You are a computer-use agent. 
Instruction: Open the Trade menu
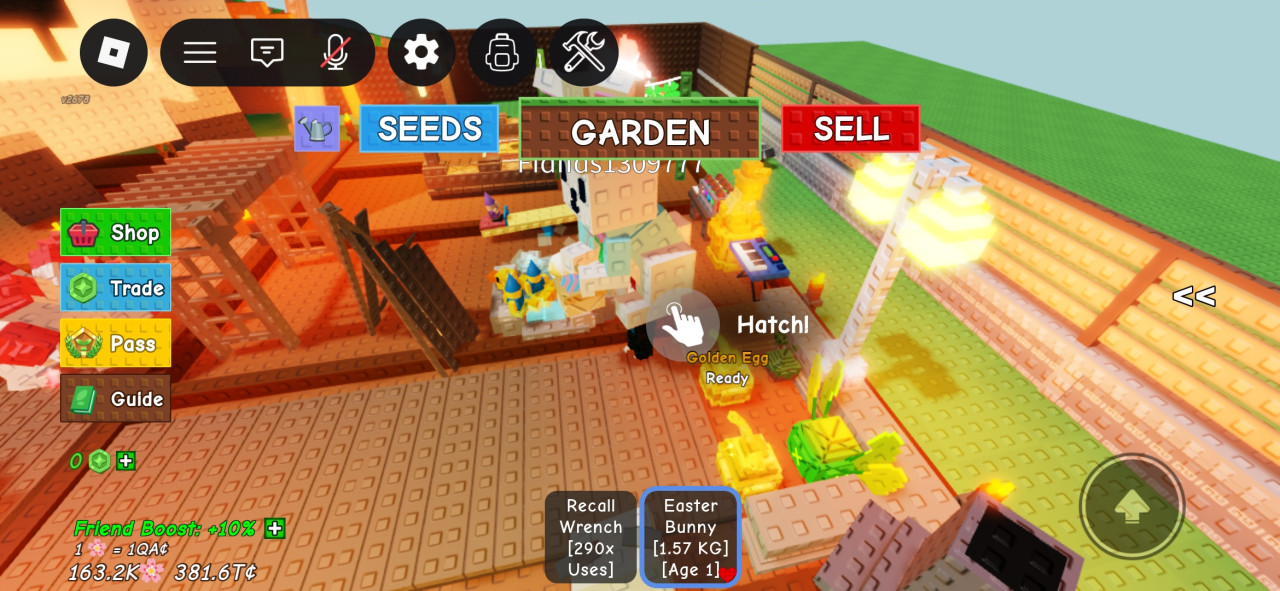point(116,288)
